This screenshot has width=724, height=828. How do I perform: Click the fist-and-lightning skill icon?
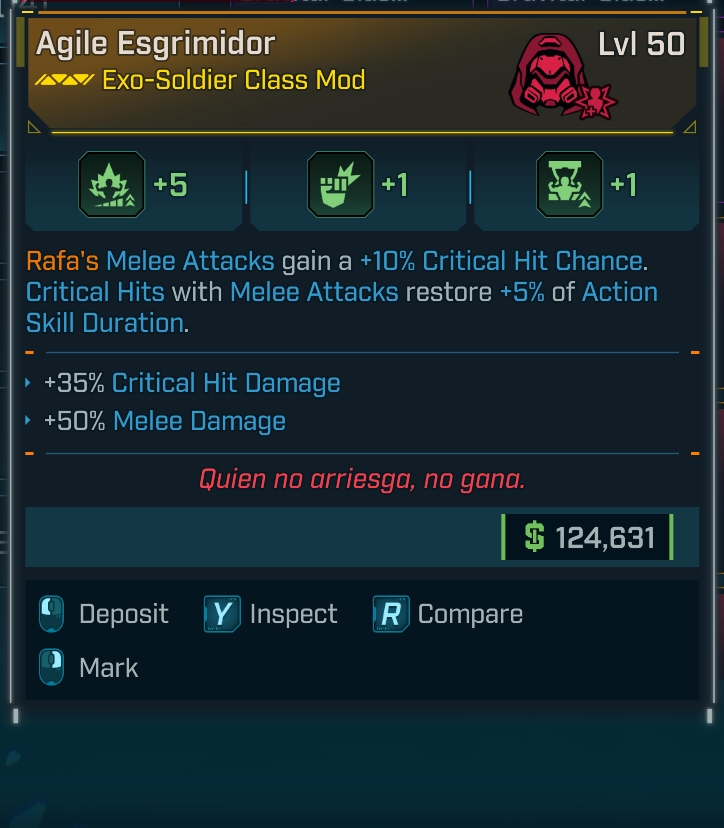coord(339,185)
